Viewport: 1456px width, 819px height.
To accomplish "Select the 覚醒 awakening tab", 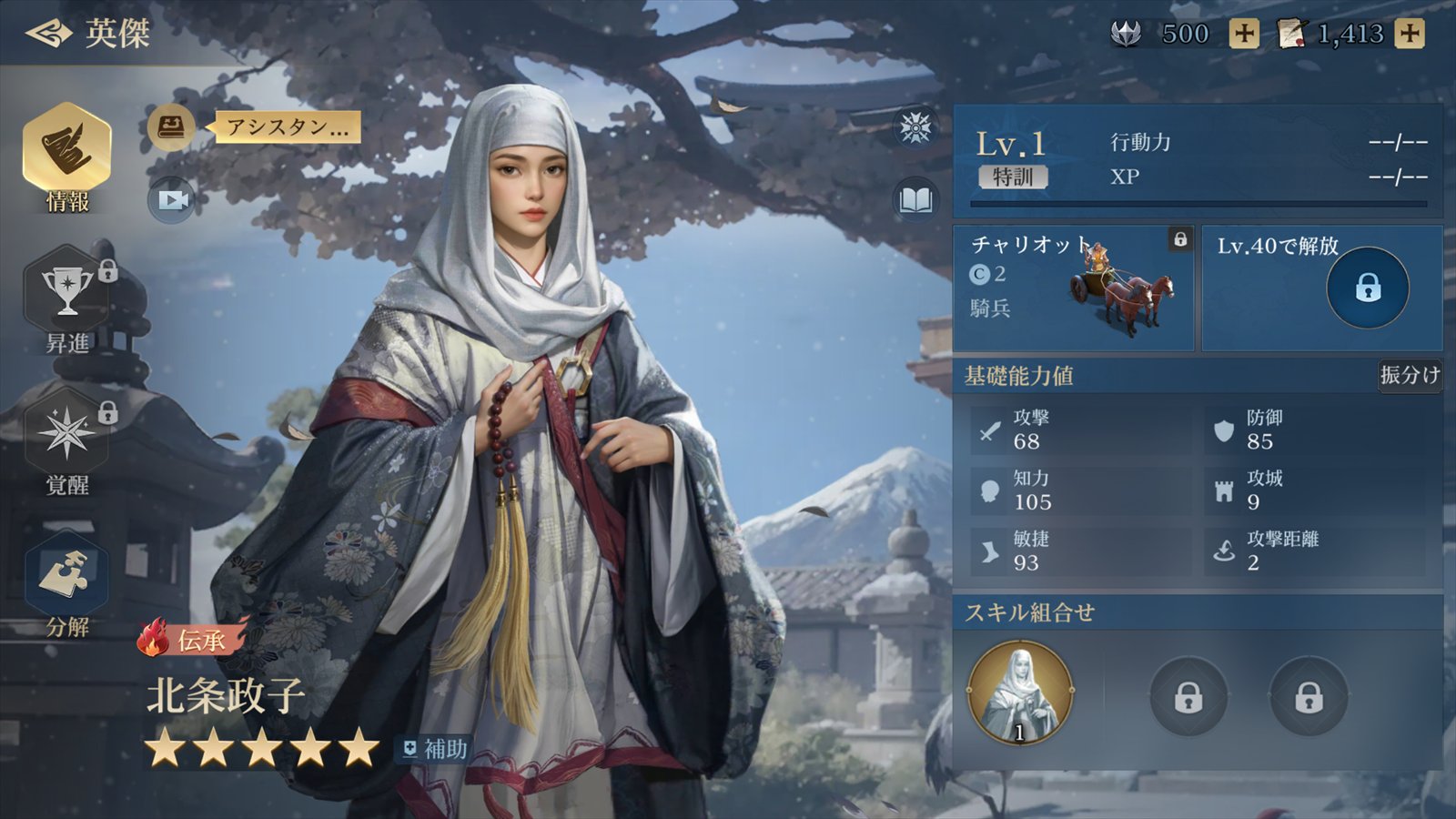I will click(x=67, y=443).
